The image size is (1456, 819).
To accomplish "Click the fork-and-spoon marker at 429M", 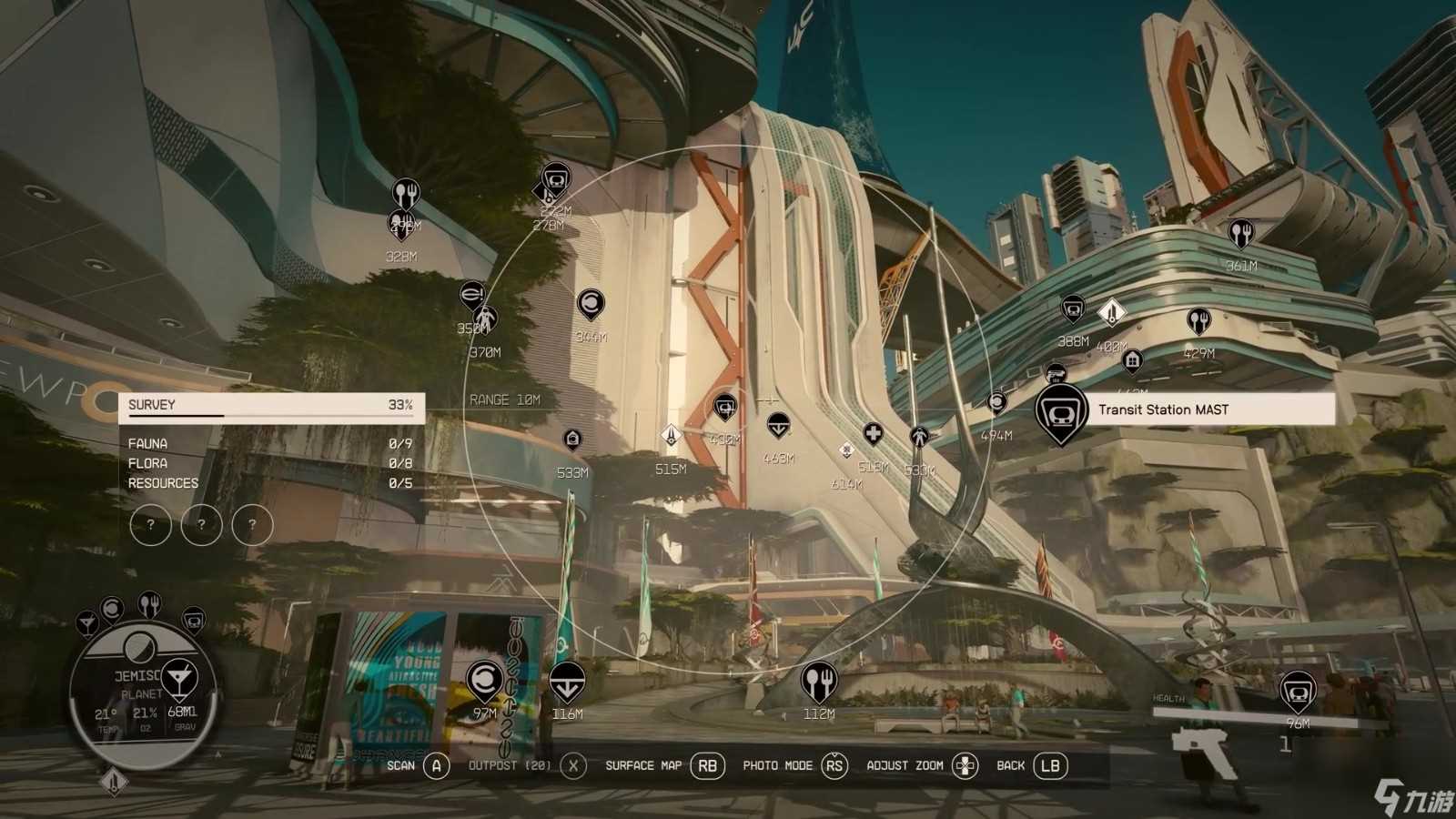I will pyautogui.click(x=1199, y=321).
